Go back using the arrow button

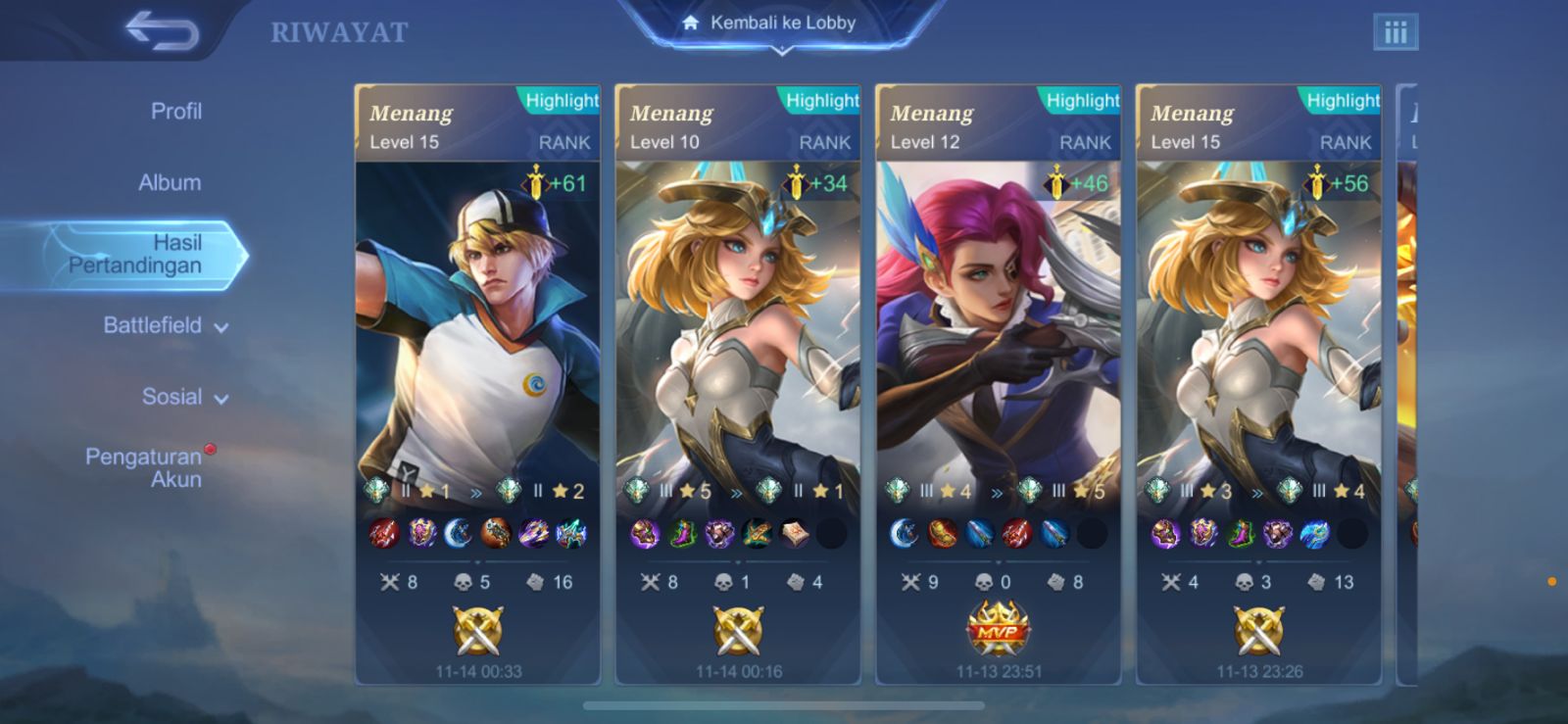pos(162,31)
